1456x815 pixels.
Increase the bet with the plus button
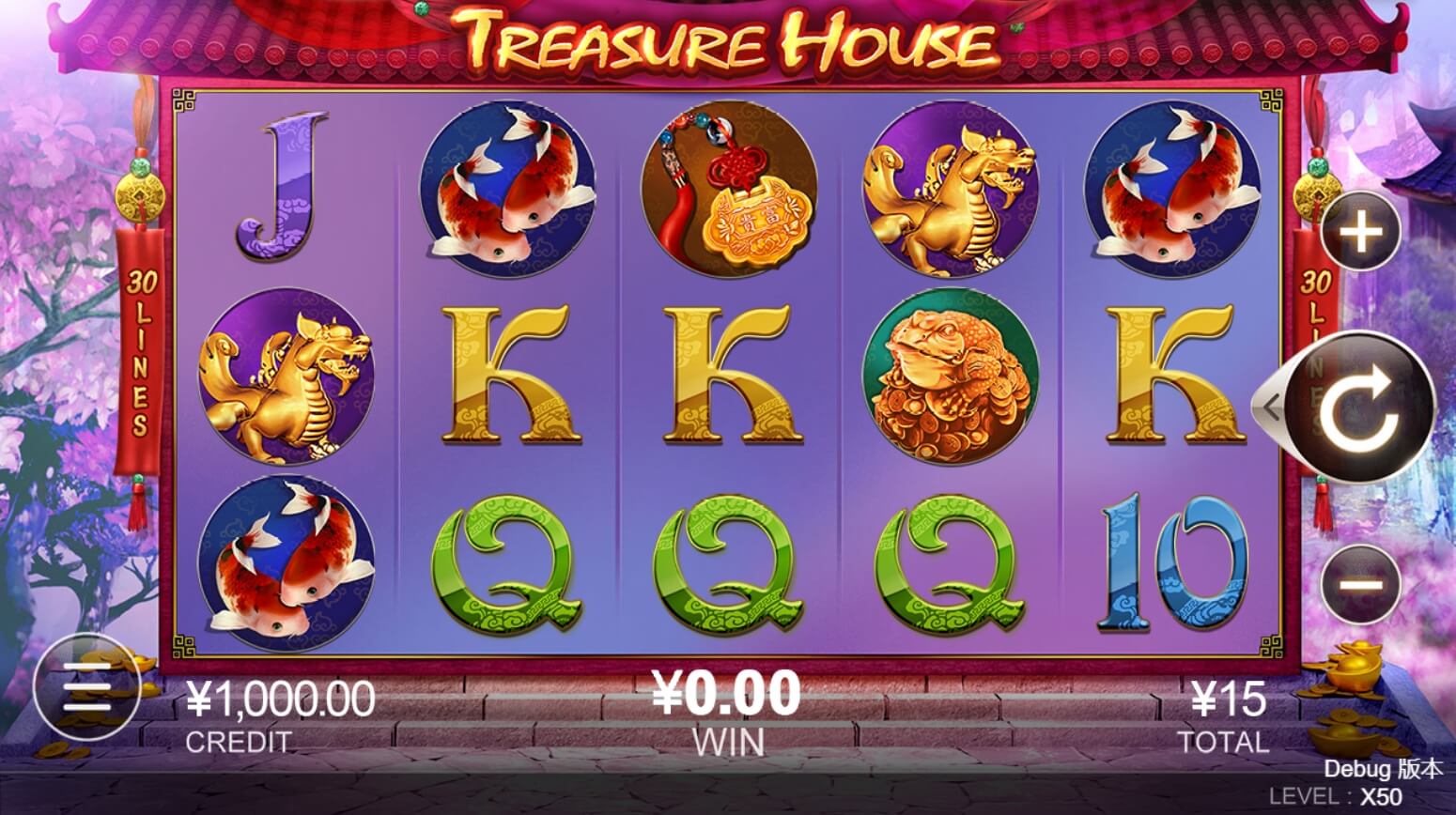coord(1361,230)
